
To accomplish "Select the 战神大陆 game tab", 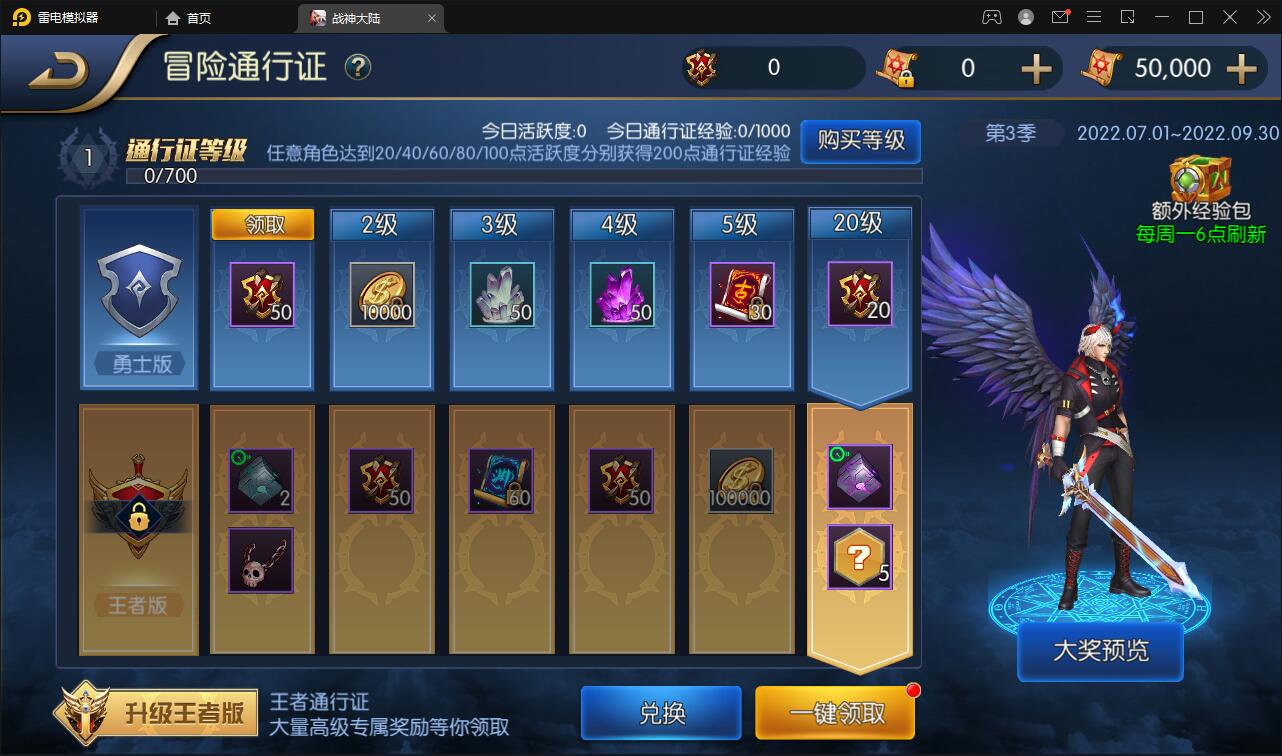I will pos(352,17).
